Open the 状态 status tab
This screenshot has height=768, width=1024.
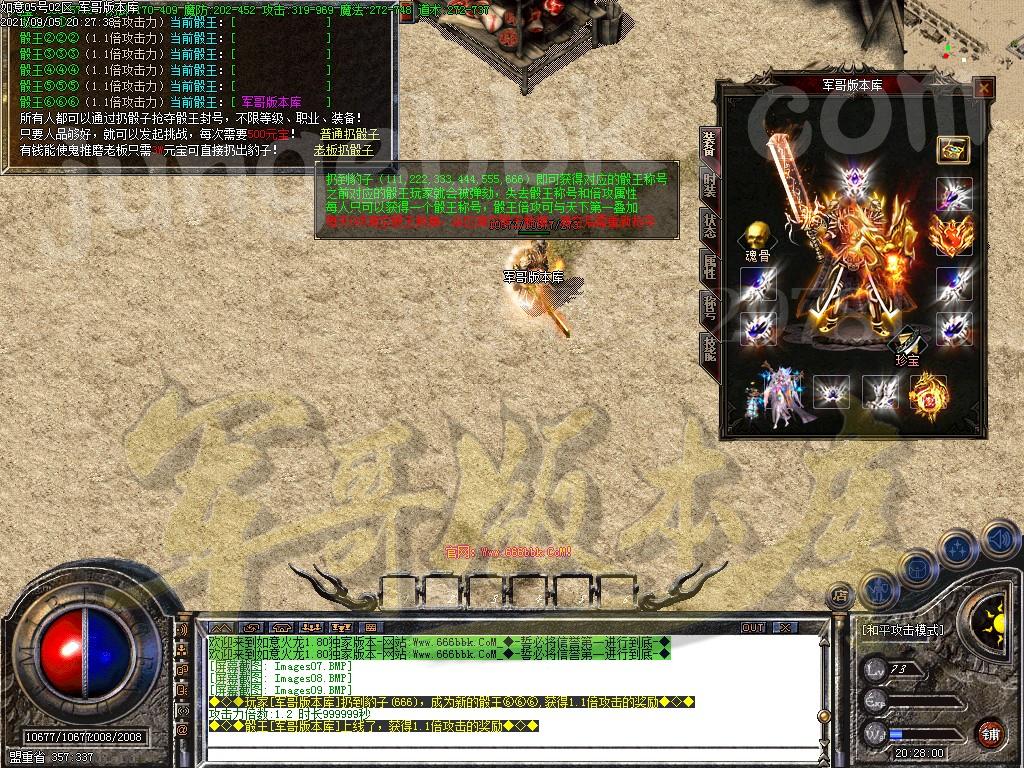click(709, 225)
